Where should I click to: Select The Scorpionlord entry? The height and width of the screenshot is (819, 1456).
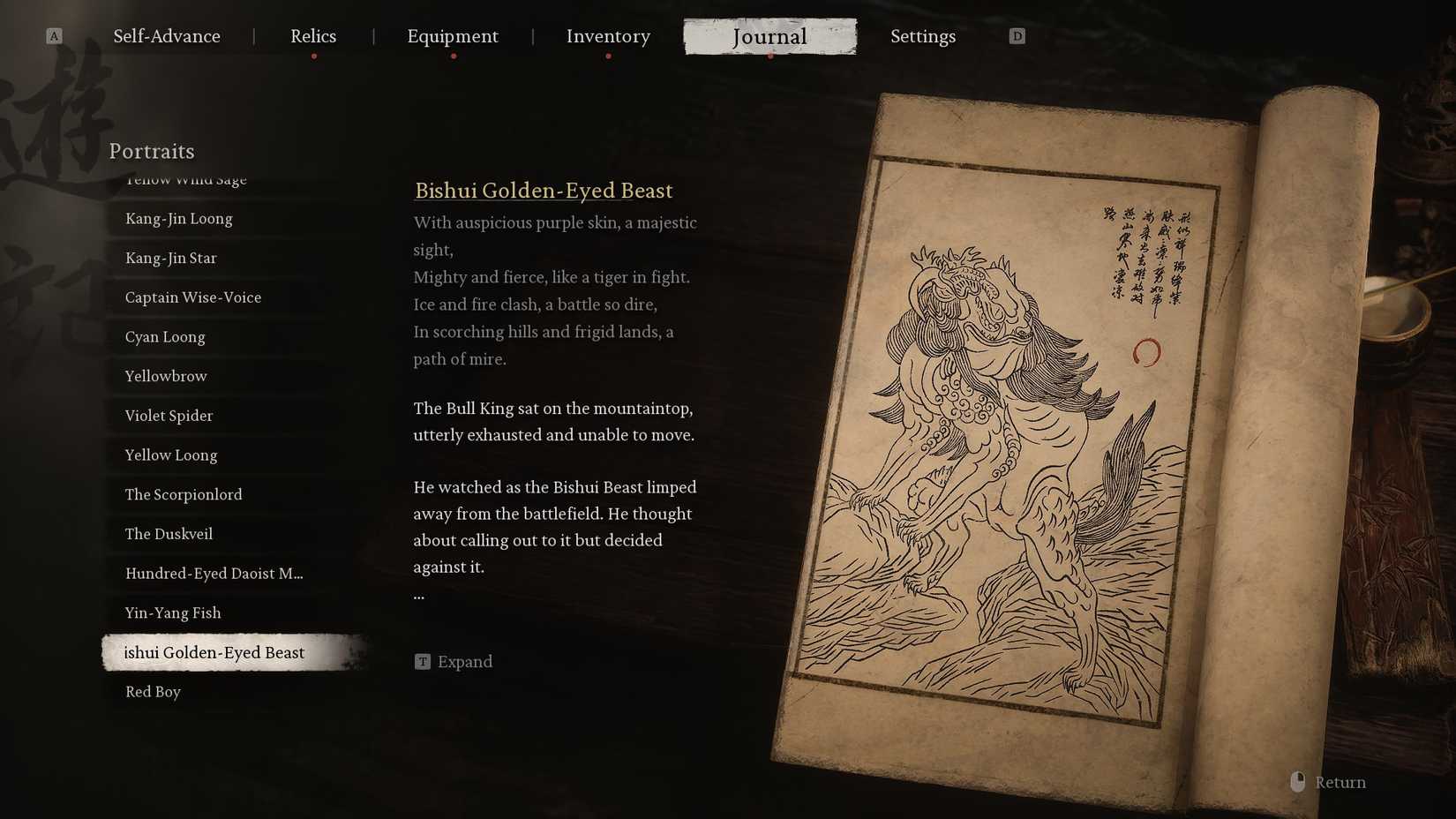coord(184,494)
